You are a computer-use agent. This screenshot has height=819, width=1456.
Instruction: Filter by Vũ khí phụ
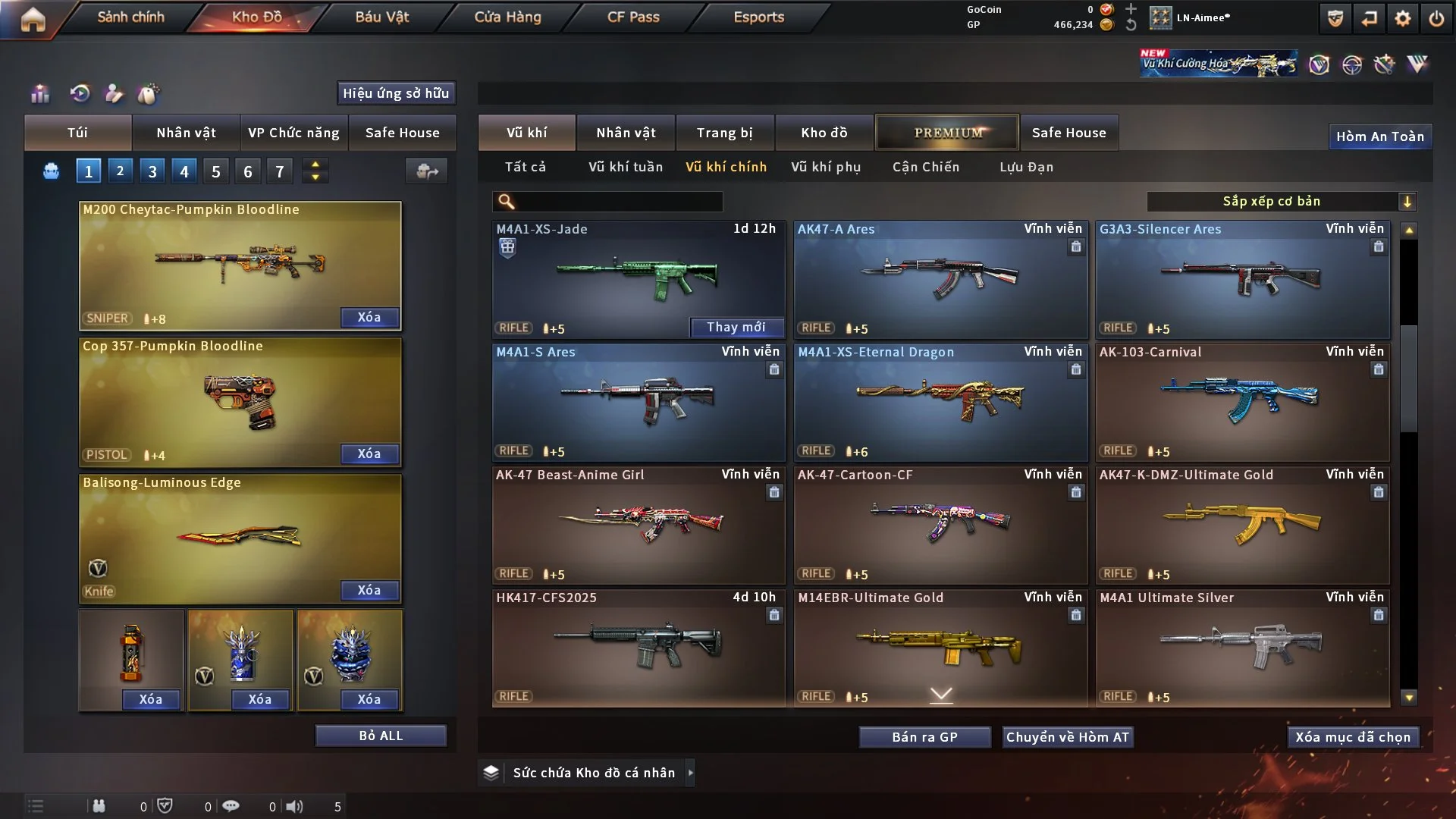[826, 167]
